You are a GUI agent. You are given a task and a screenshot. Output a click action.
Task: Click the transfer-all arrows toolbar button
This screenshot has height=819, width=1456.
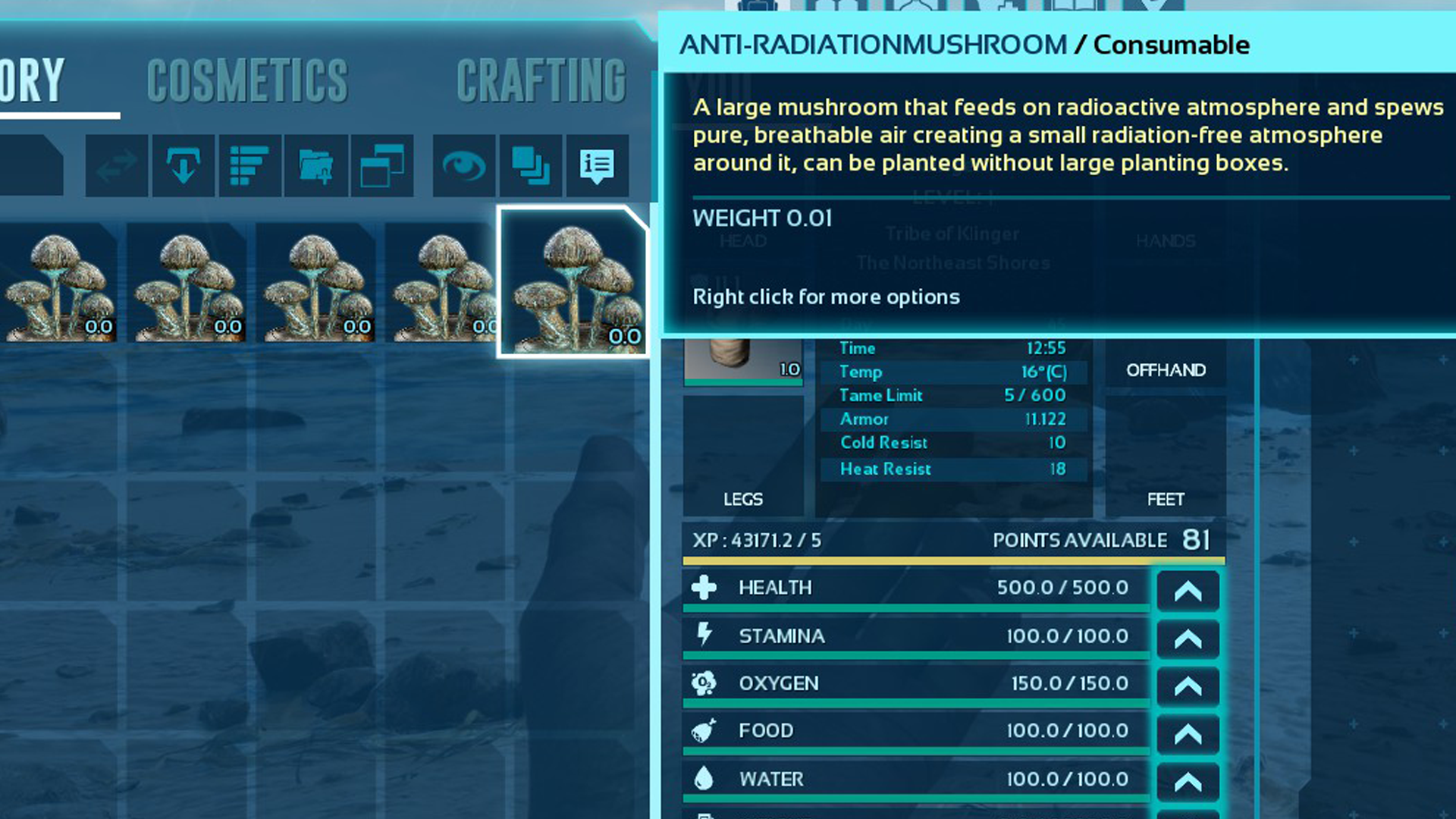point(117,166)
